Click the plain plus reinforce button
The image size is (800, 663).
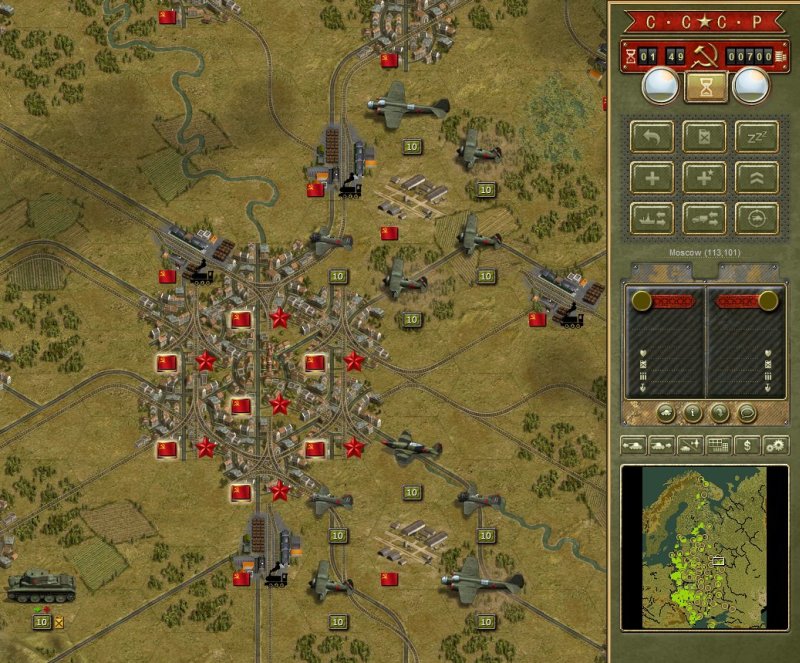tap(651, 177)
